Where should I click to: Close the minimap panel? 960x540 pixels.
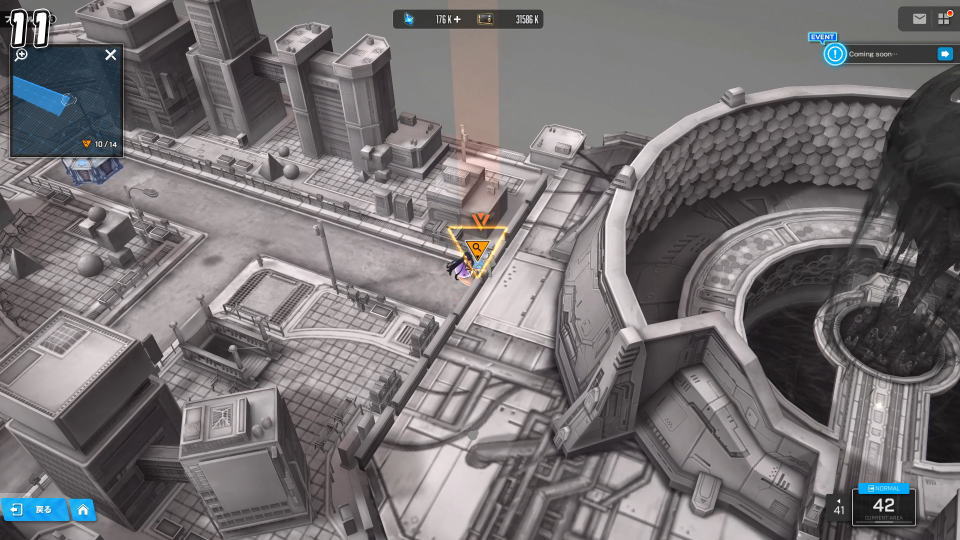coord(111,55)
